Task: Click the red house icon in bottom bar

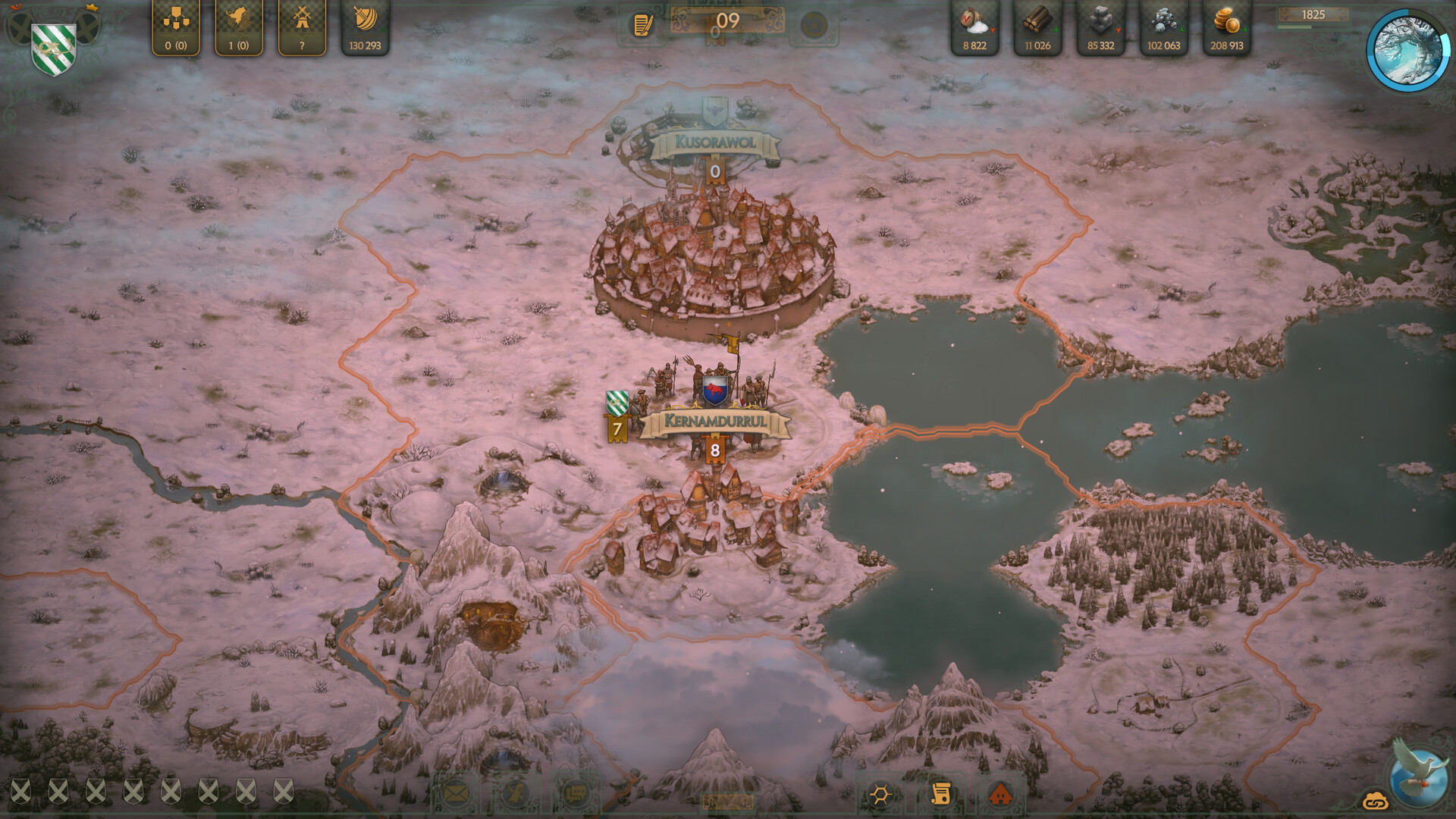Action: [x=1003, y=795]
